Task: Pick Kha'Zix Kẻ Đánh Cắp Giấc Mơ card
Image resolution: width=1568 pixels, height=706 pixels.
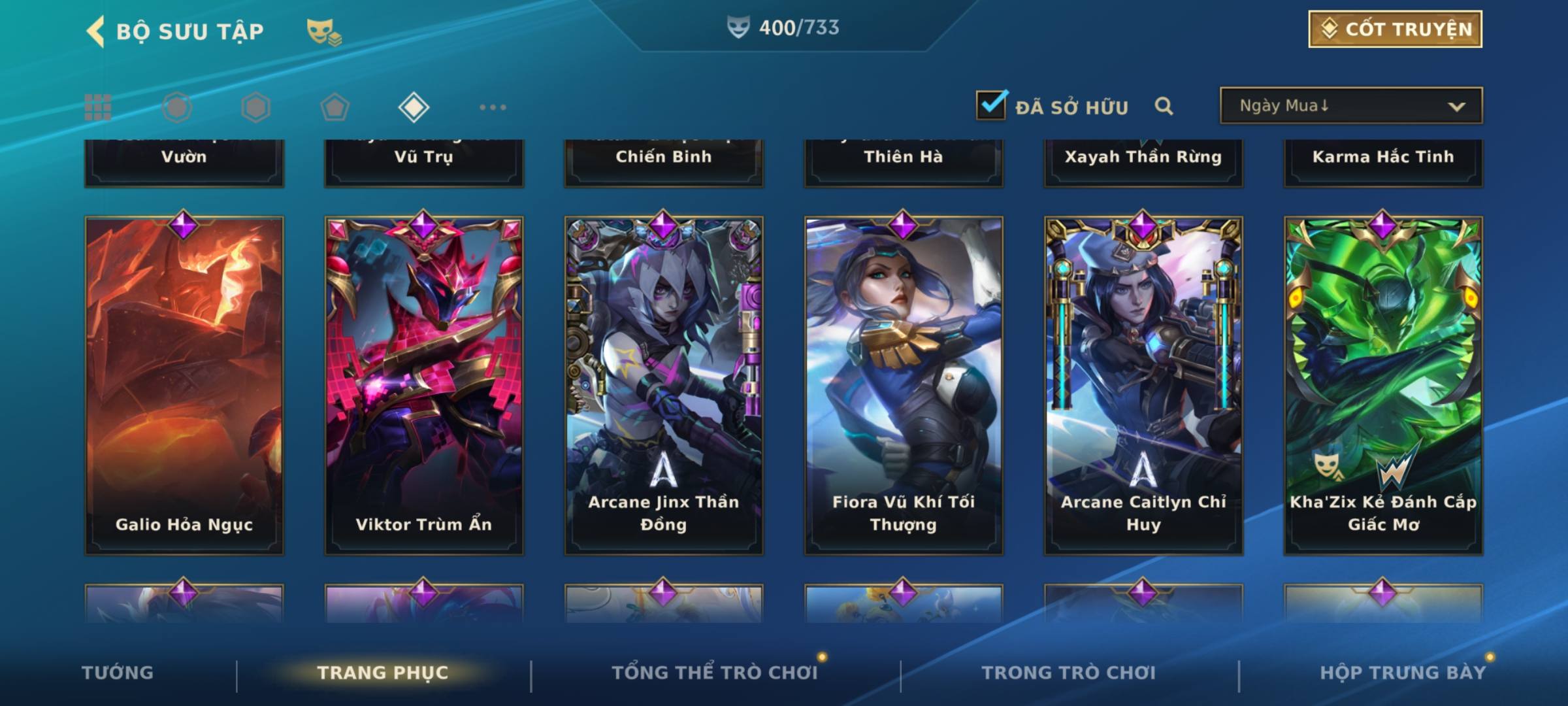Action: tap(1383, 386)
